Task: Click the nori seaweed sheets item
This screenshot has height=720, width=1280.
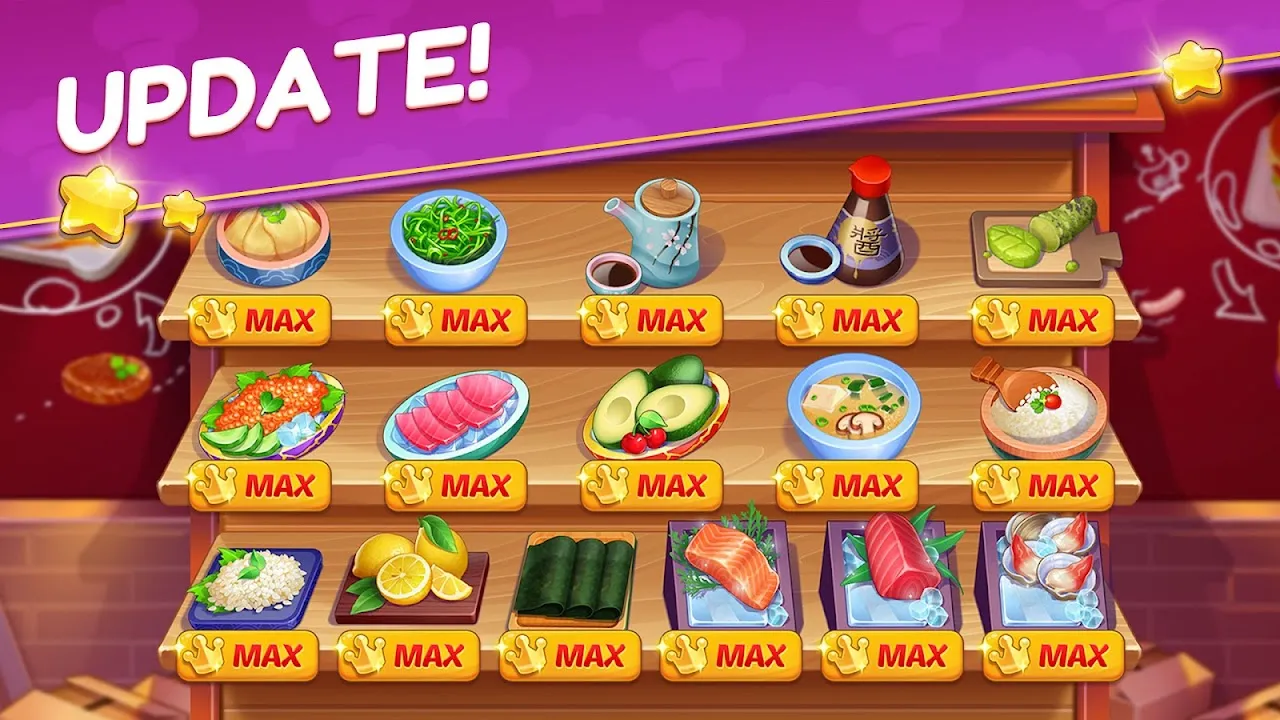Action: pyautogui.click(x=580, y=575)
